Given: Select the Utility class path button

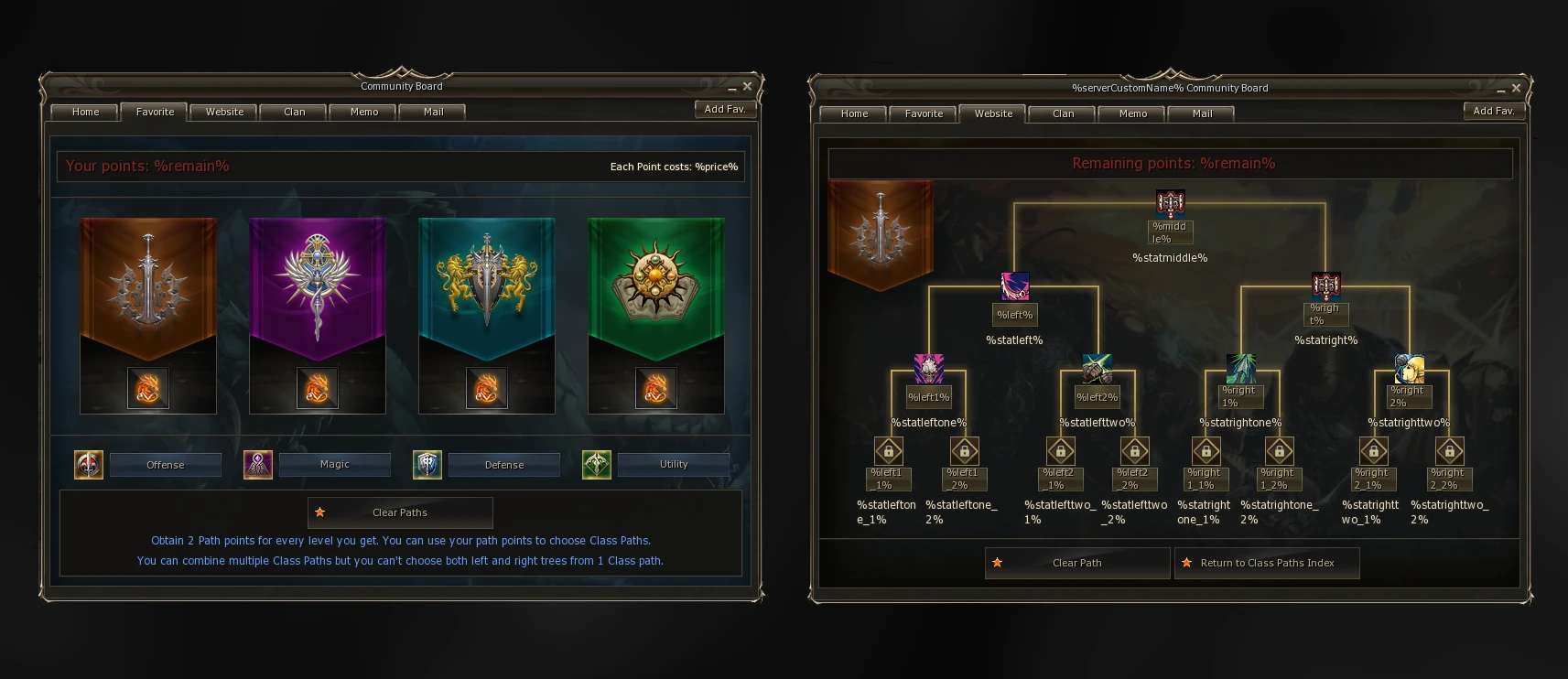Looking at the screenshot, I should (673, 465).
